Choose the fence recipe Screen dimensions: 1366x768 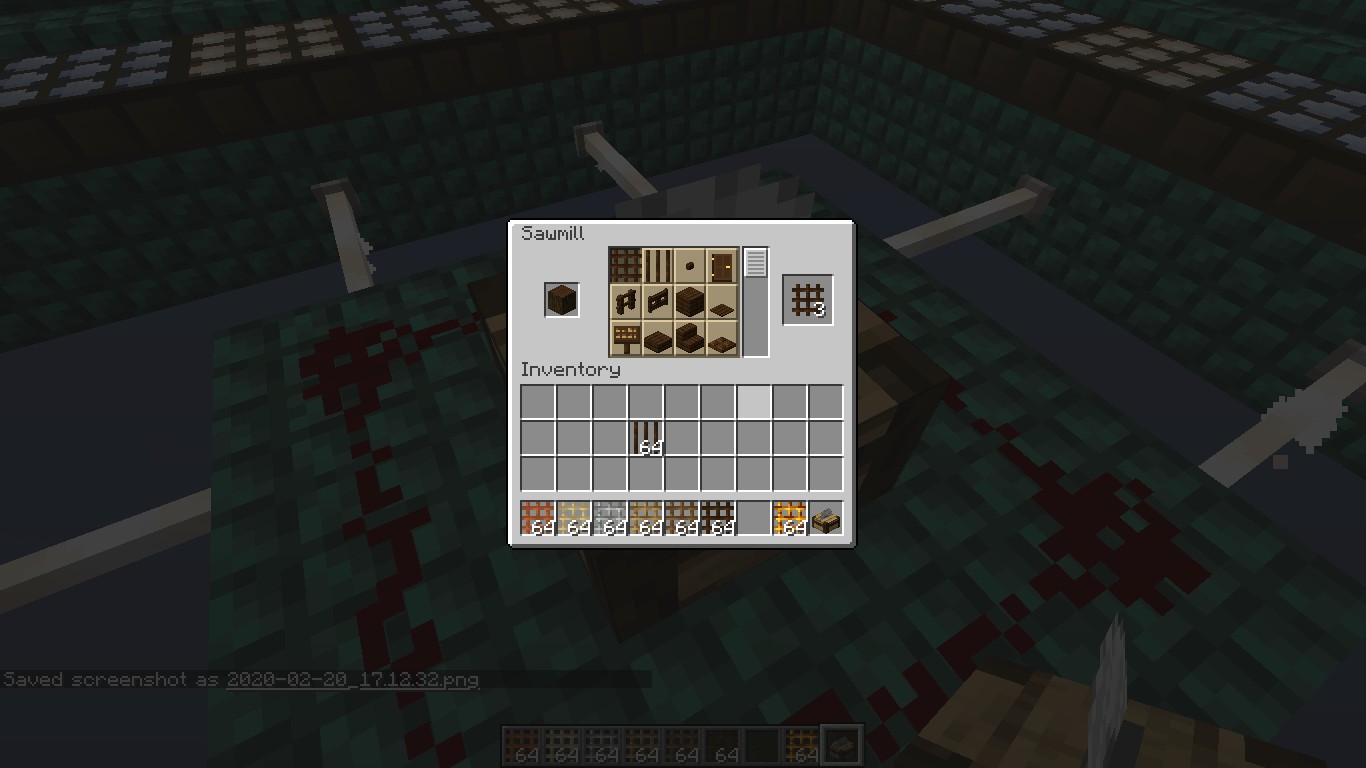pyautogui.click(x=626, y=300)
